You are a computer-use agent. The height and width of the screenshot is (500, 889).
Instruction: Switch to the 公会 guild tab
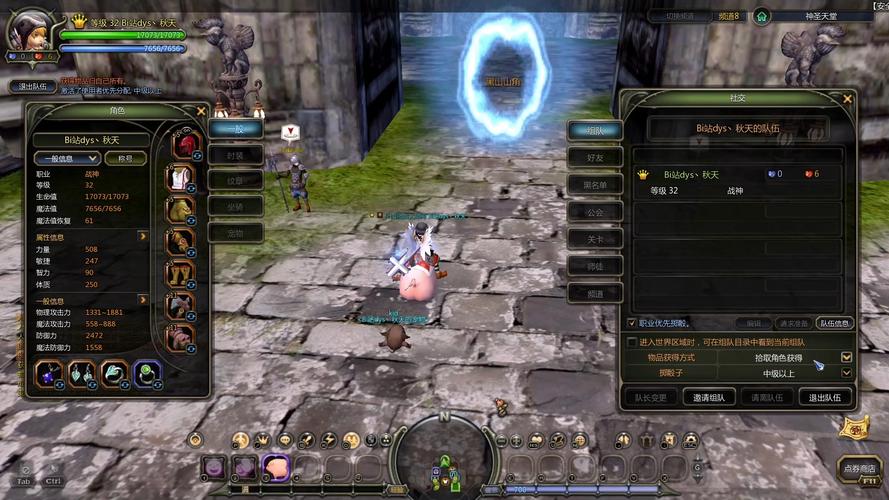595,212
